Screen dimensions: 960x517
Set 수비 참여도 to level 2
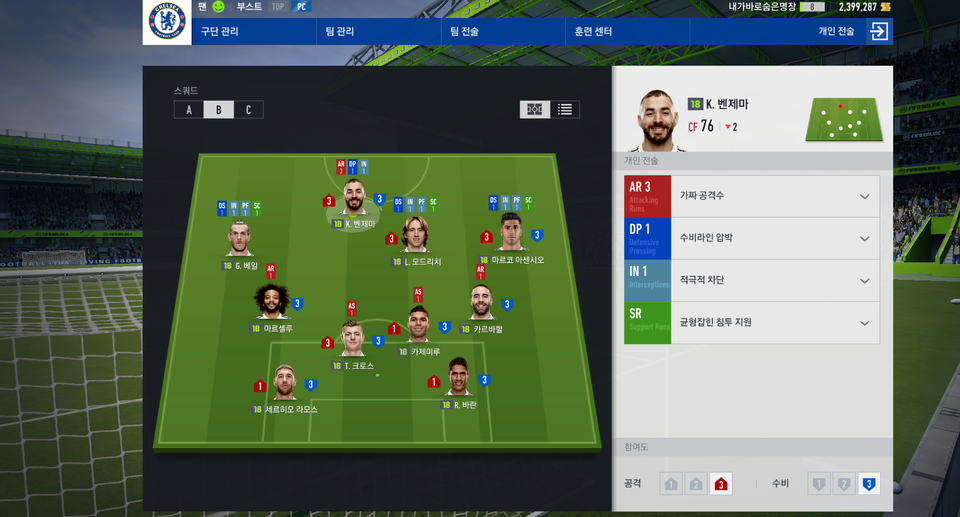844,485
